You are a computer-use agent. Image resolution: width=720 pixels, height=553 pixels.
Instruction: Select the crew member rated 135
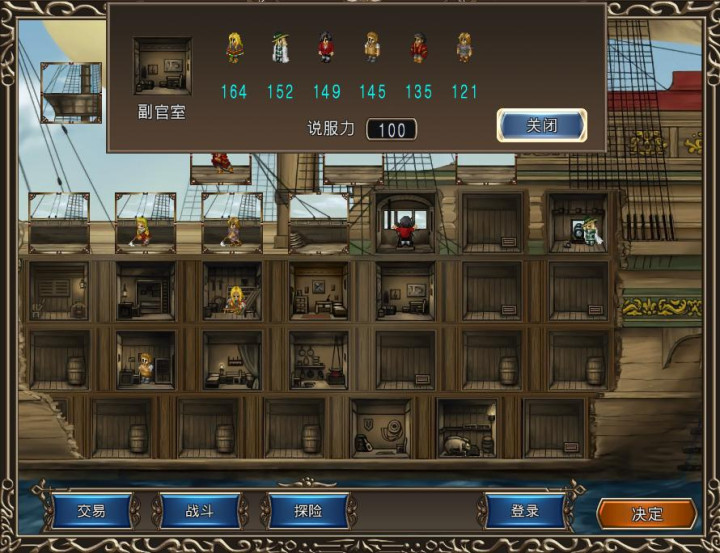tap(418, 49)
